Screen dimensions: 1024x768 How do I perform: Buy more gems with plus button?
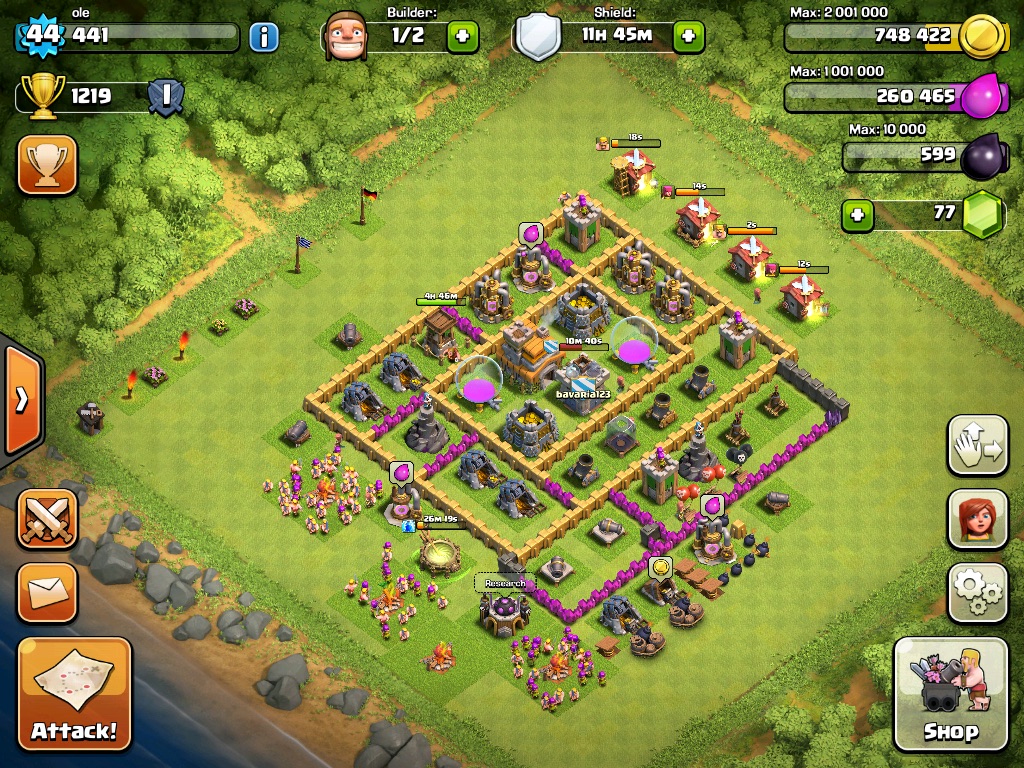point(856,215)
